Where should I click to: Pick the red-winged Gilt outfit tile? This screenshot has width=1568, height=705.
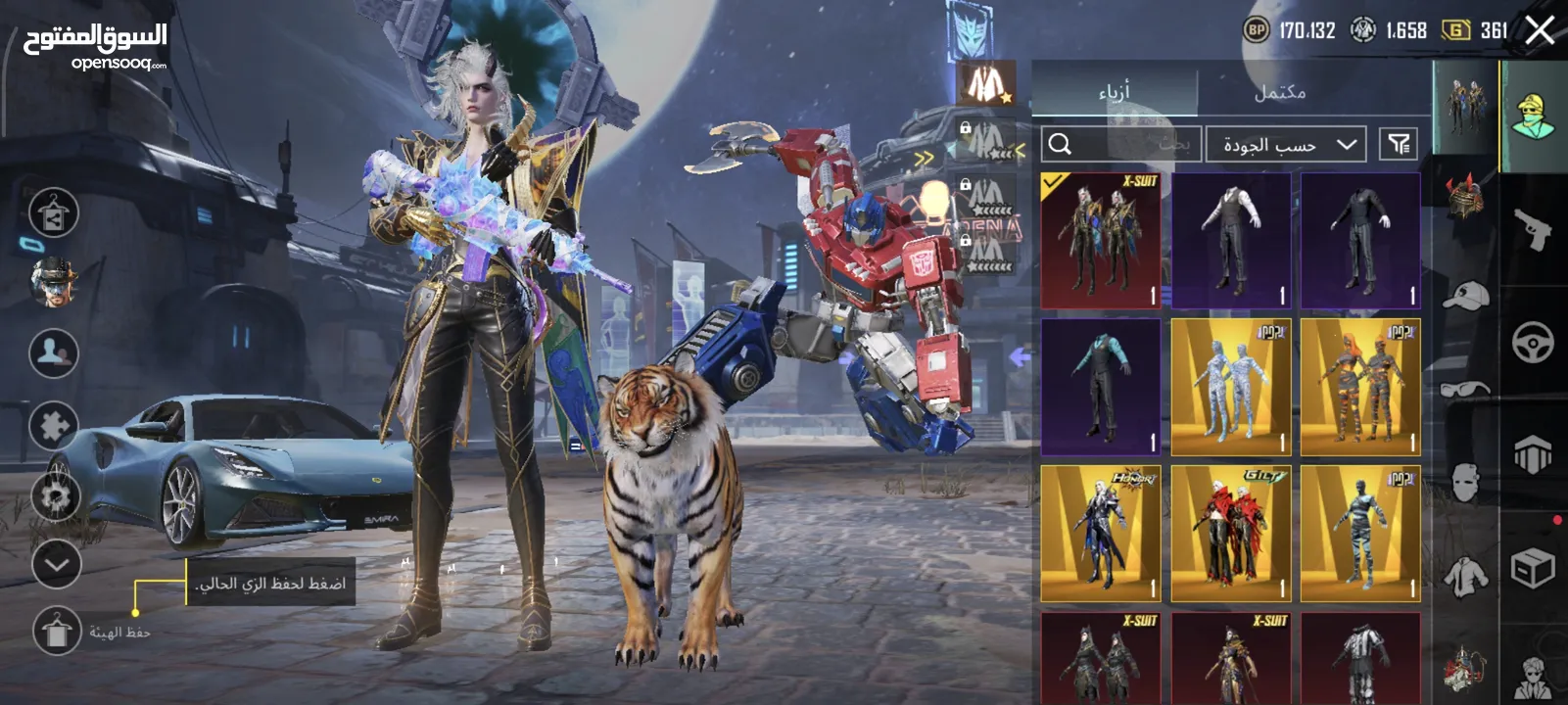(x=1230, y=533)
